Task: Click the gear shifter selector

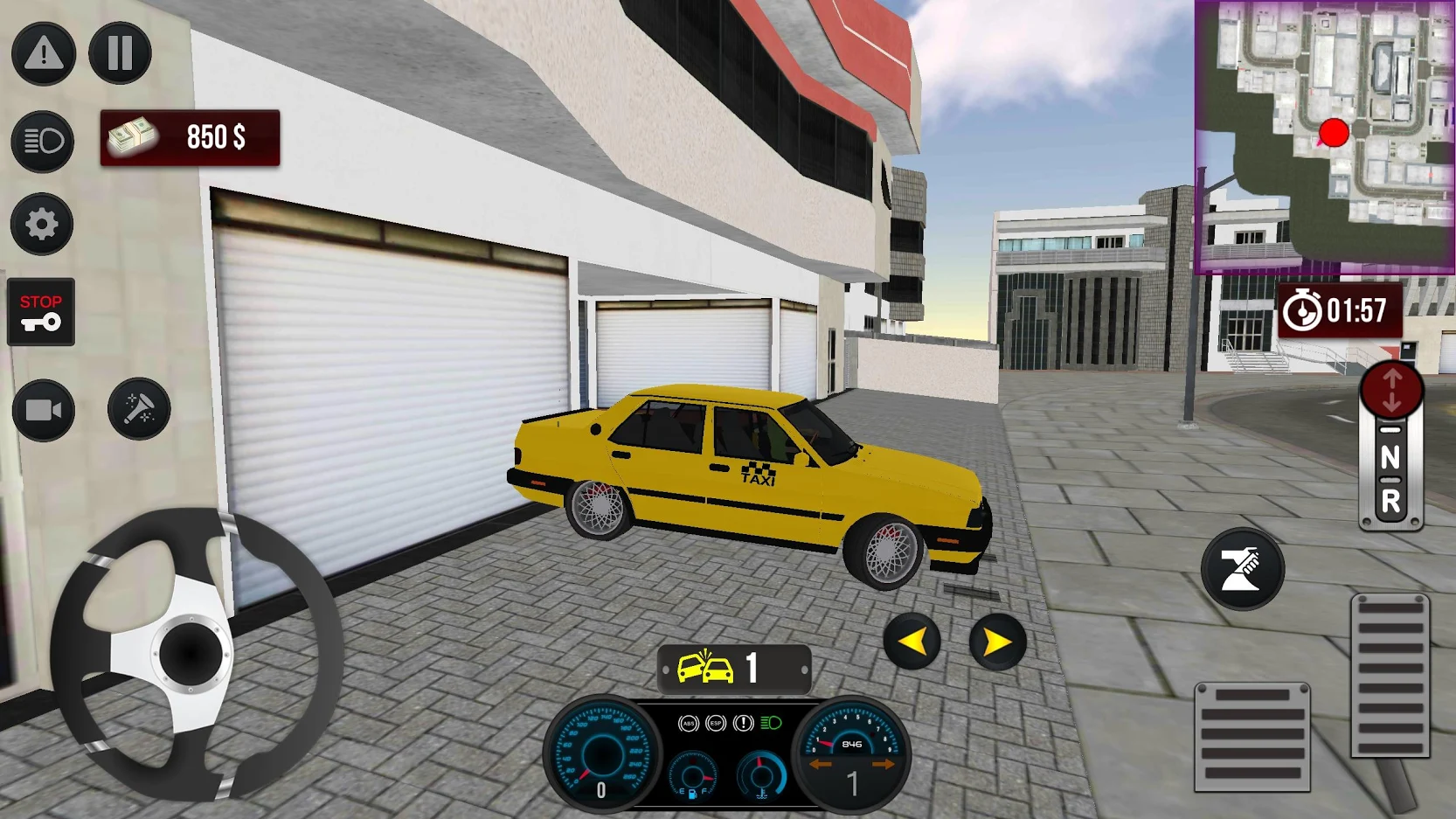Action: pyautogui.click(x=1390, y=446)
